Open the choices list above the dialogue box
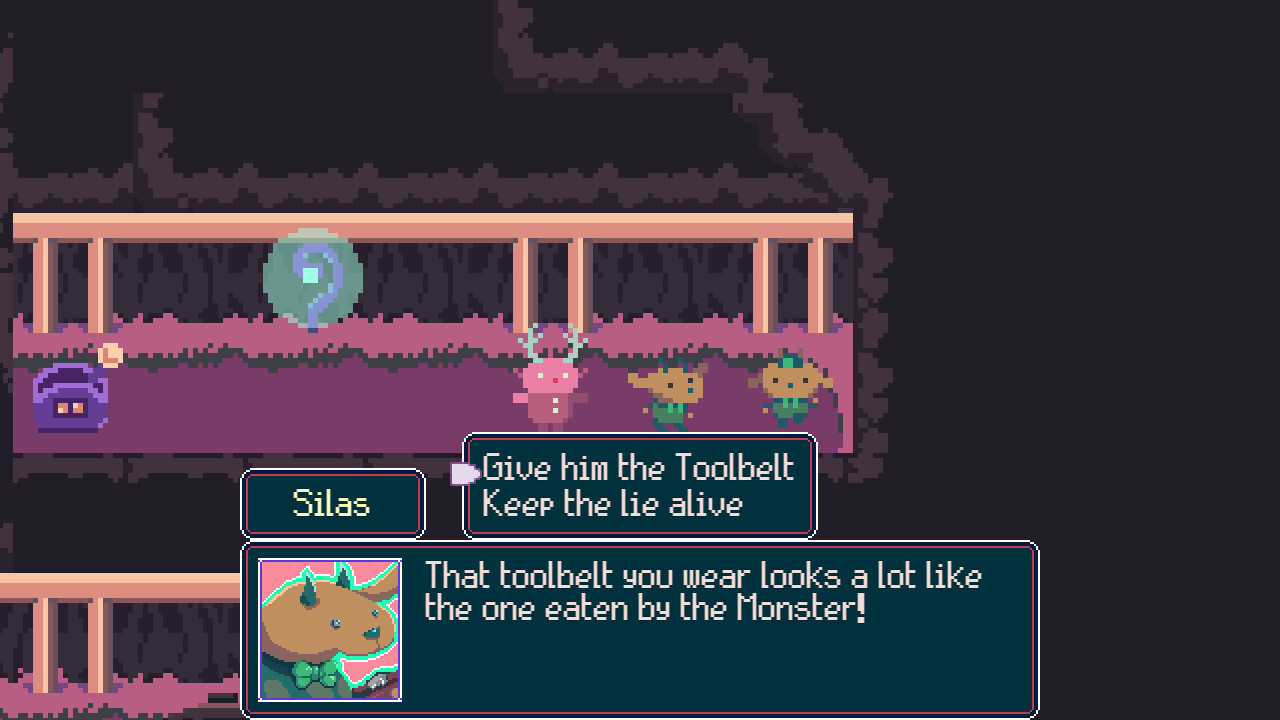 pos(639,486)
